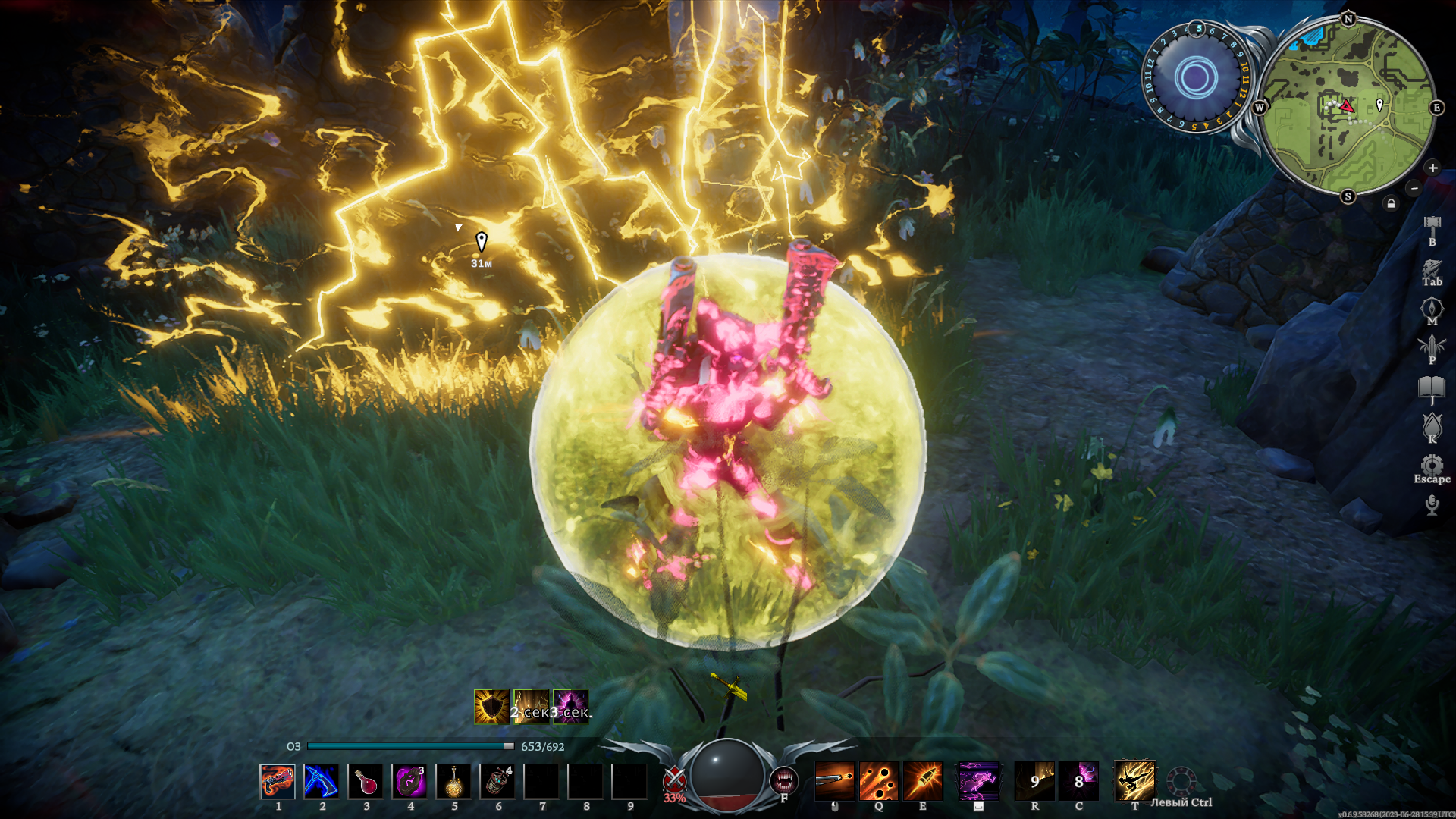The width and height of the screenshot is (1456, 819).
Task: Cast the fiery multi-shot Q ability
Action: point(878,781)
